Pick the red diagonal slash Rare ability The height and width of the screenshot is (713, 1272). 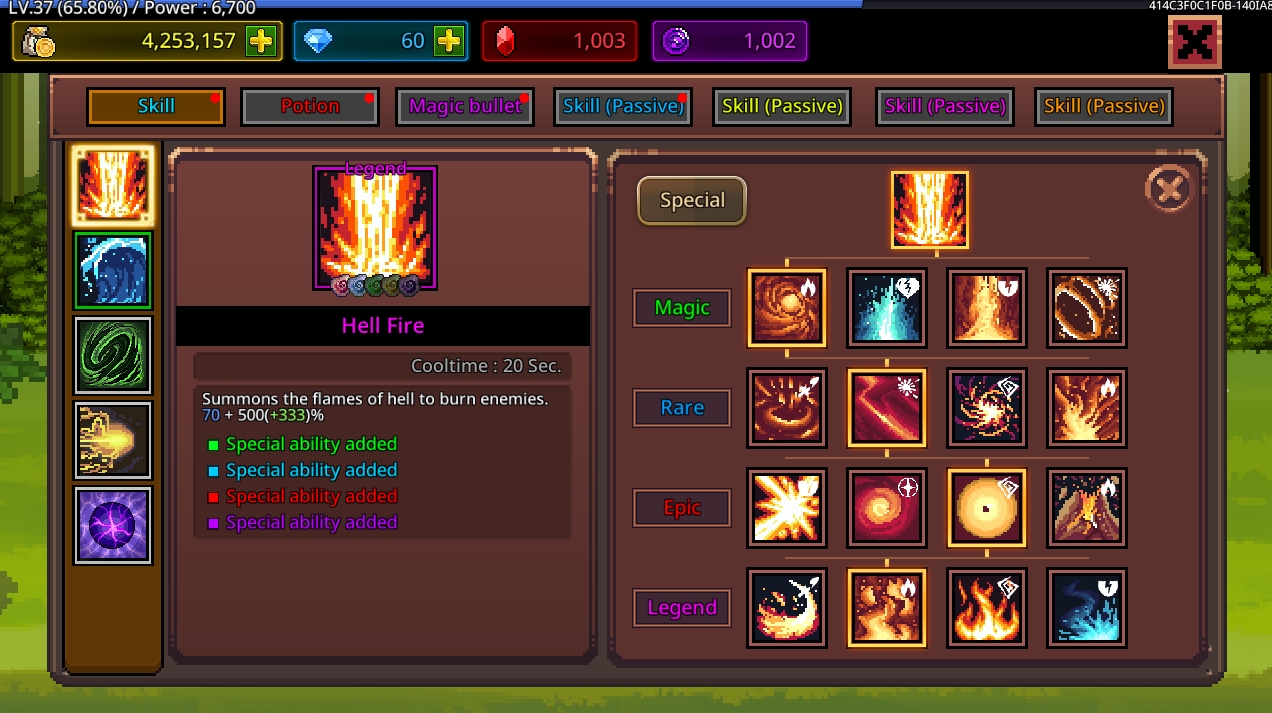886,408
